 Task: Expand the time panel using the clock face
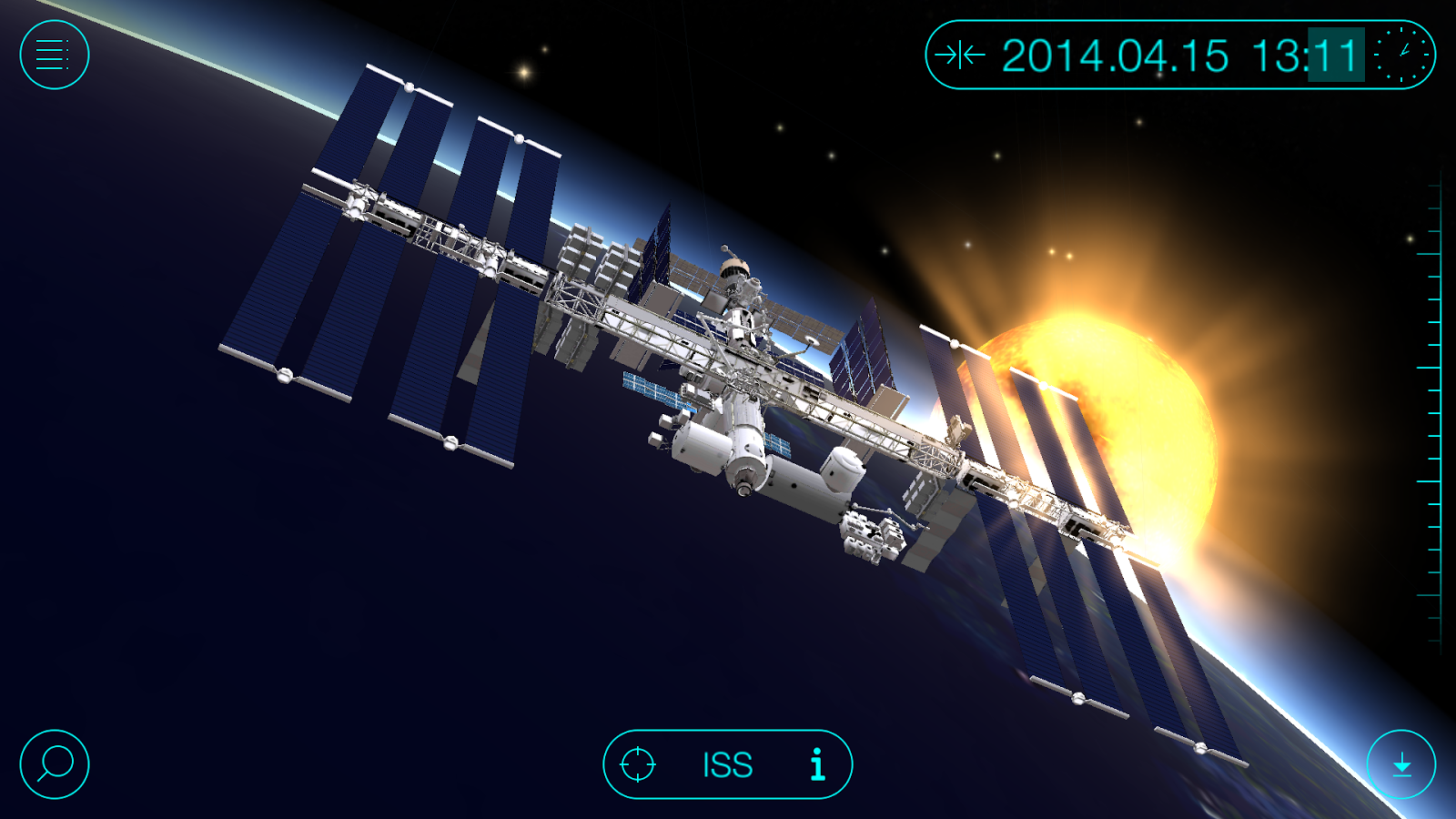click(x=1402, y=55)
